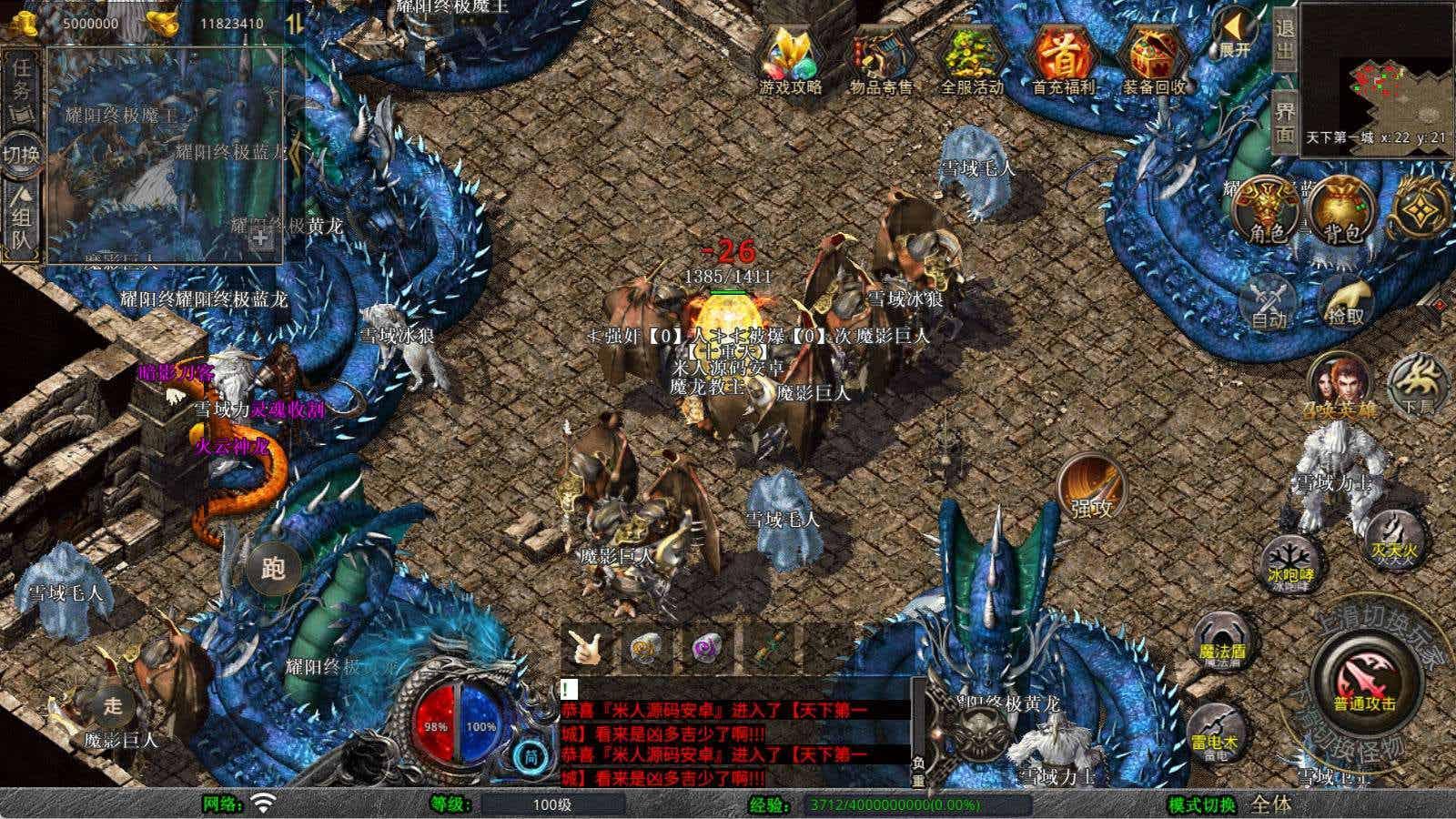Switch to 跑 run mode
Screen dimensions: 1456x819
click(274, 569)
